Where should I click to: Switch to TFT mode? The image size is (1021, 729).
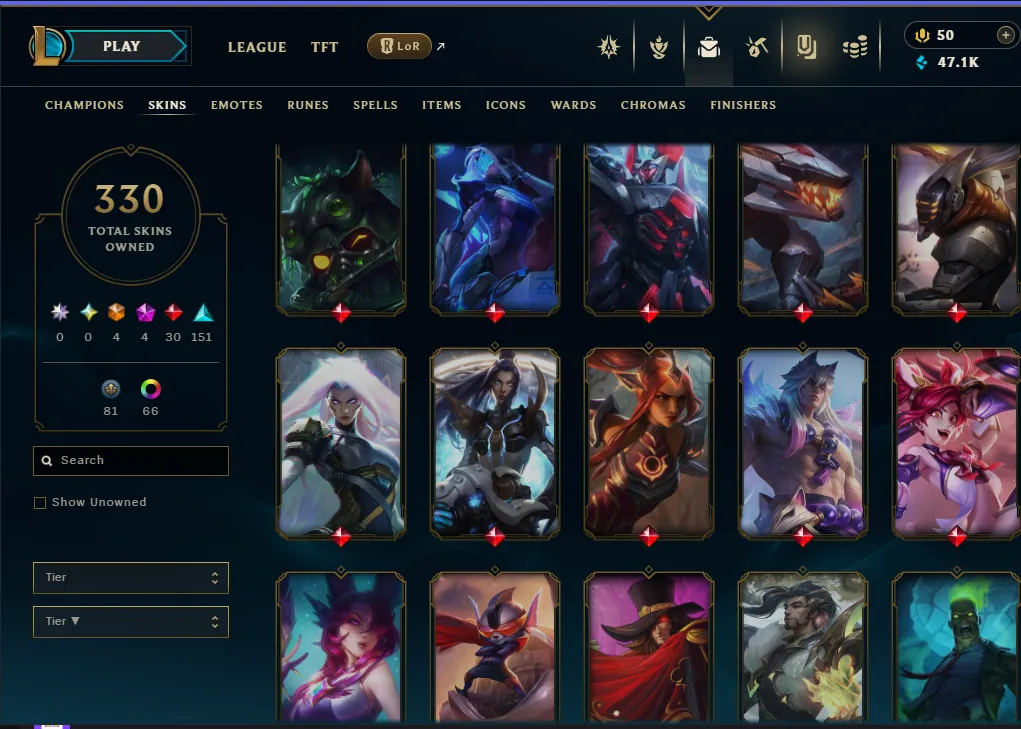325,47
